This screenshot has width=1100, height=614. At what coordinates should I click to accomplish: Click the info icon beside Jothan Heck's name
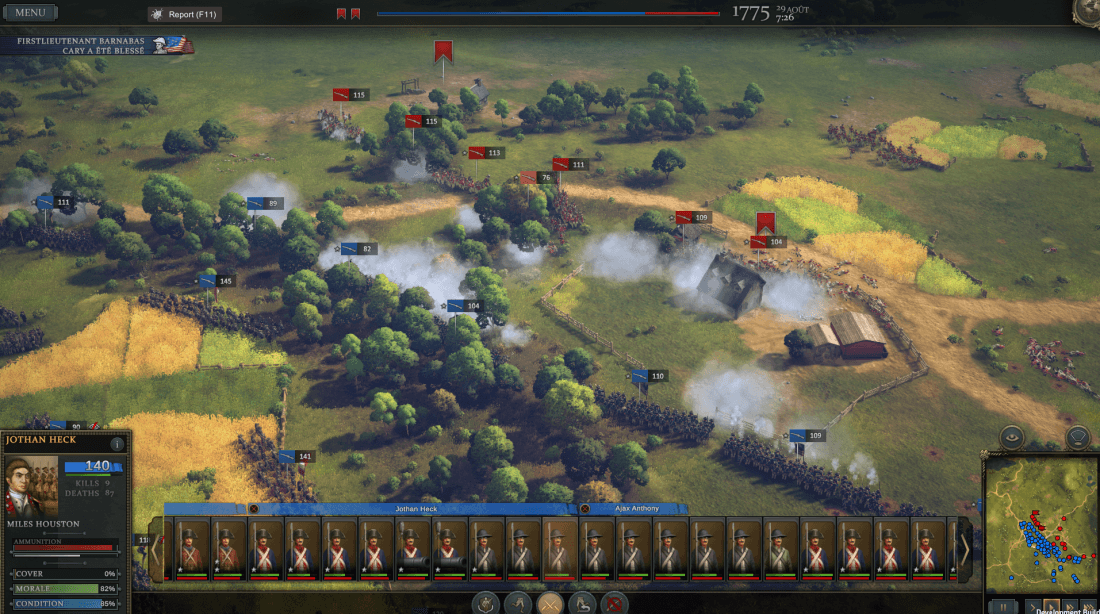click(x=117, y=443)
